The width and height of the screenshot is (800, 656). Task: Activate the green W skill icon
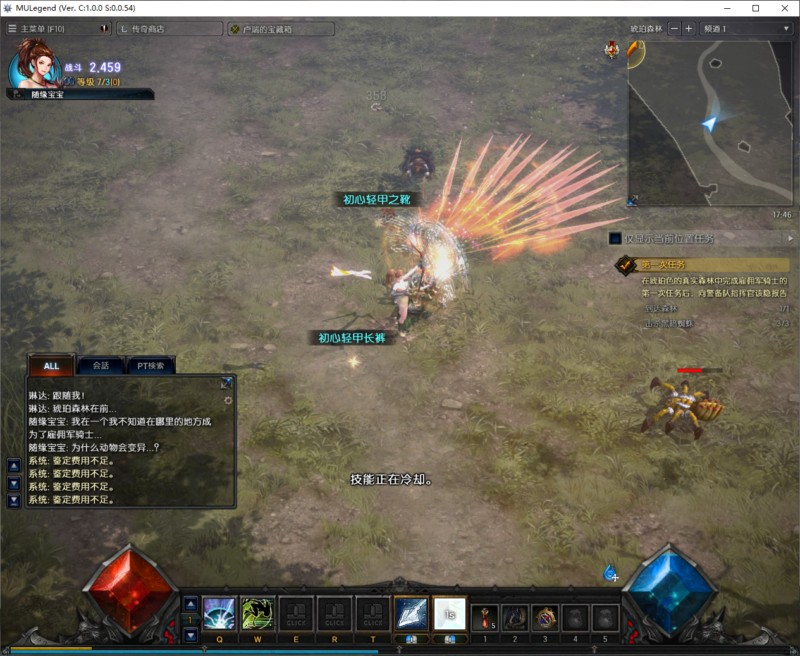(x=258, y=613)
